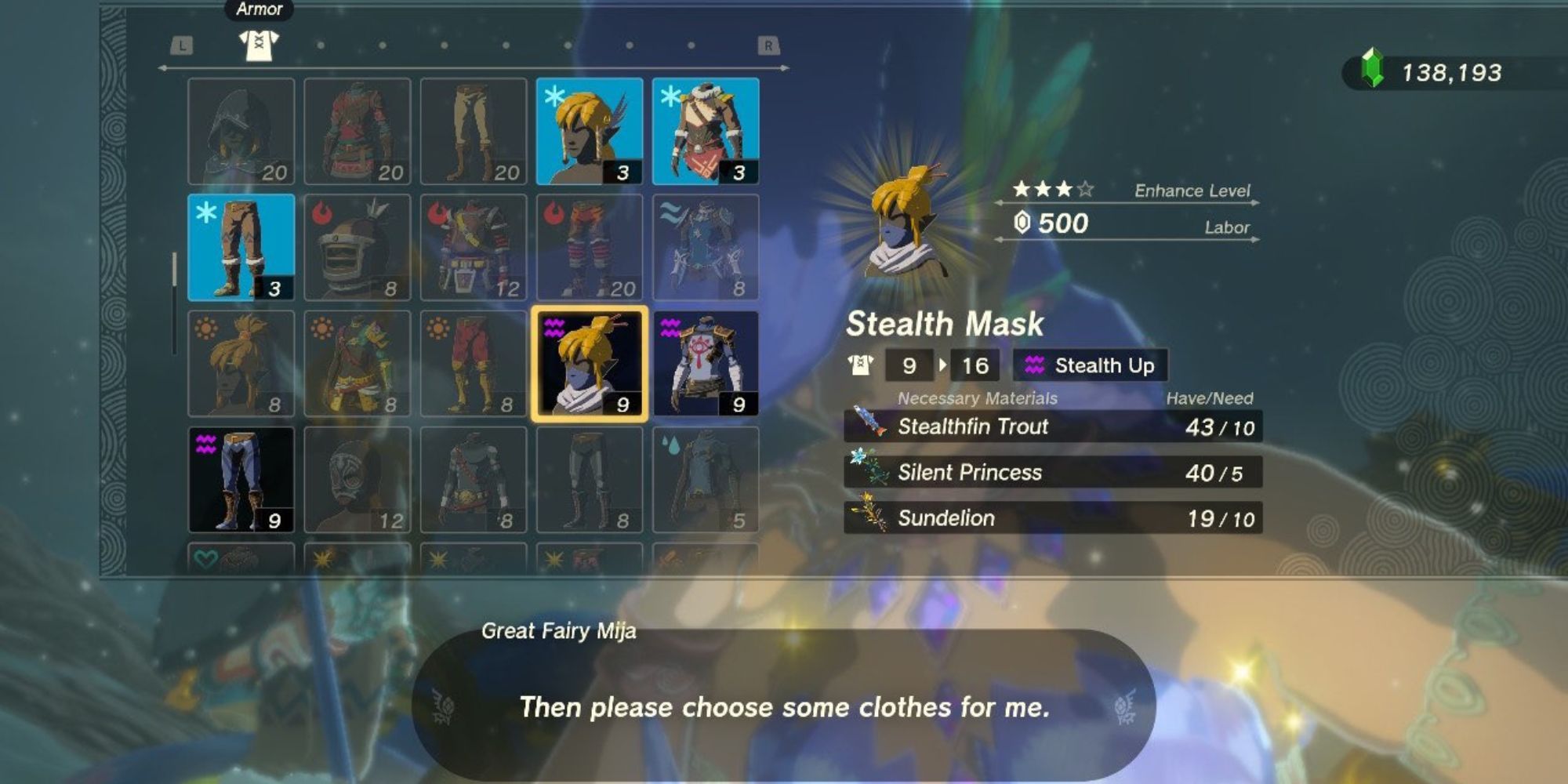1568x784 pixels.
Task: Click the left arrow at the start of the category row
Action: point(162,67)
